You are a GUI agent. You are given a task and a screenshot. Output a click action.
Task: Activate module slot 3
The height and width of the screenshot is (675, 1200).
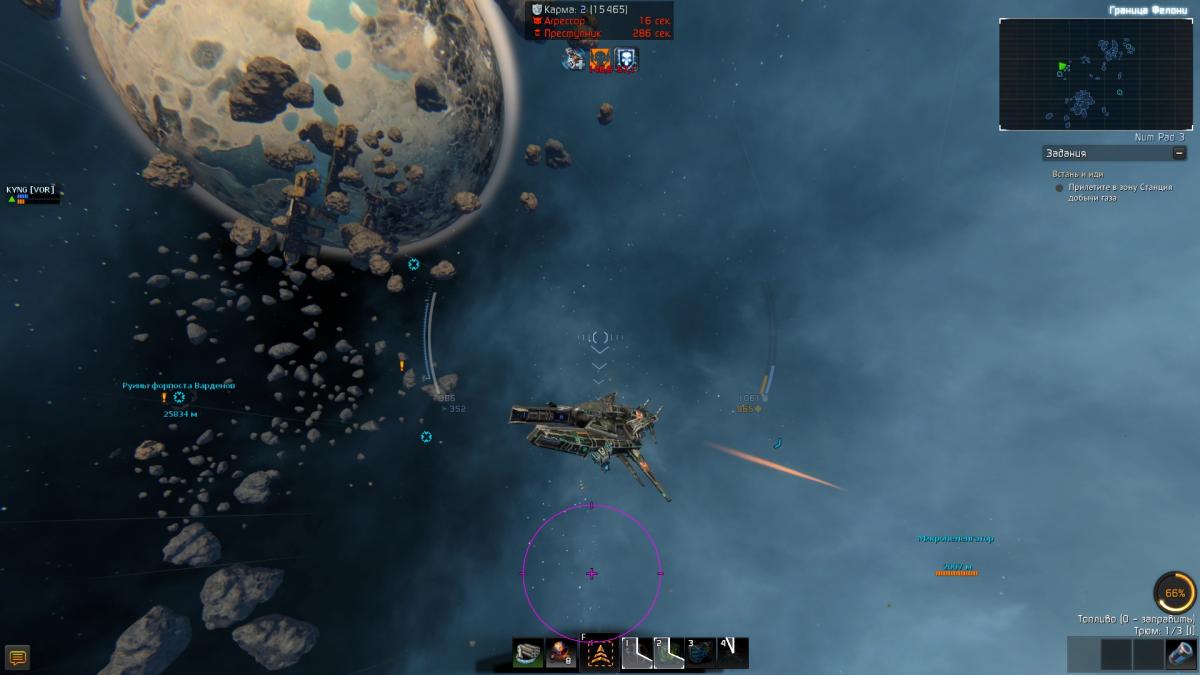tap(701, 653)
